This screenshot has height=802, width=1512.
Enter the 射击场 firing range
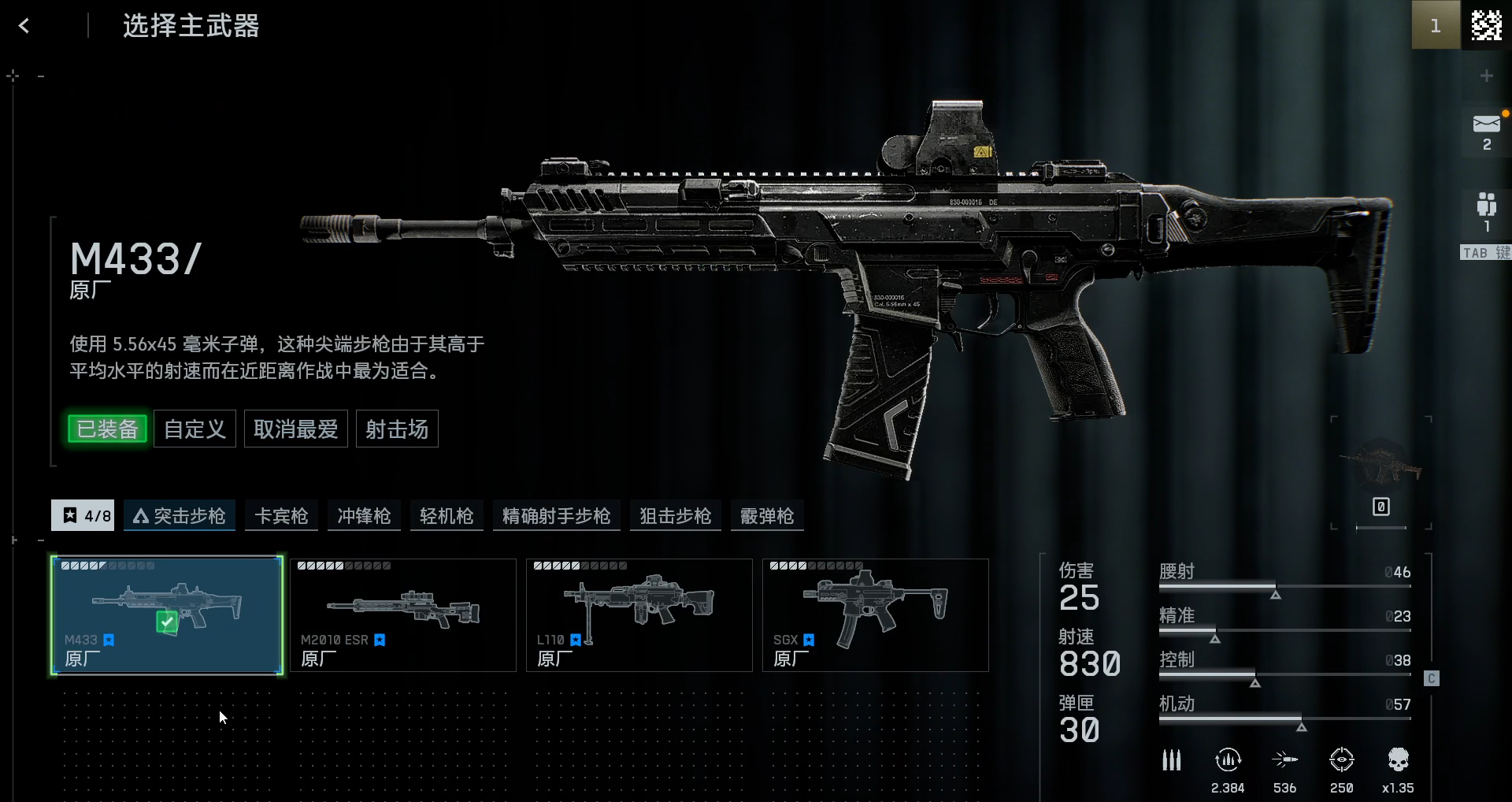click(397, 429)
